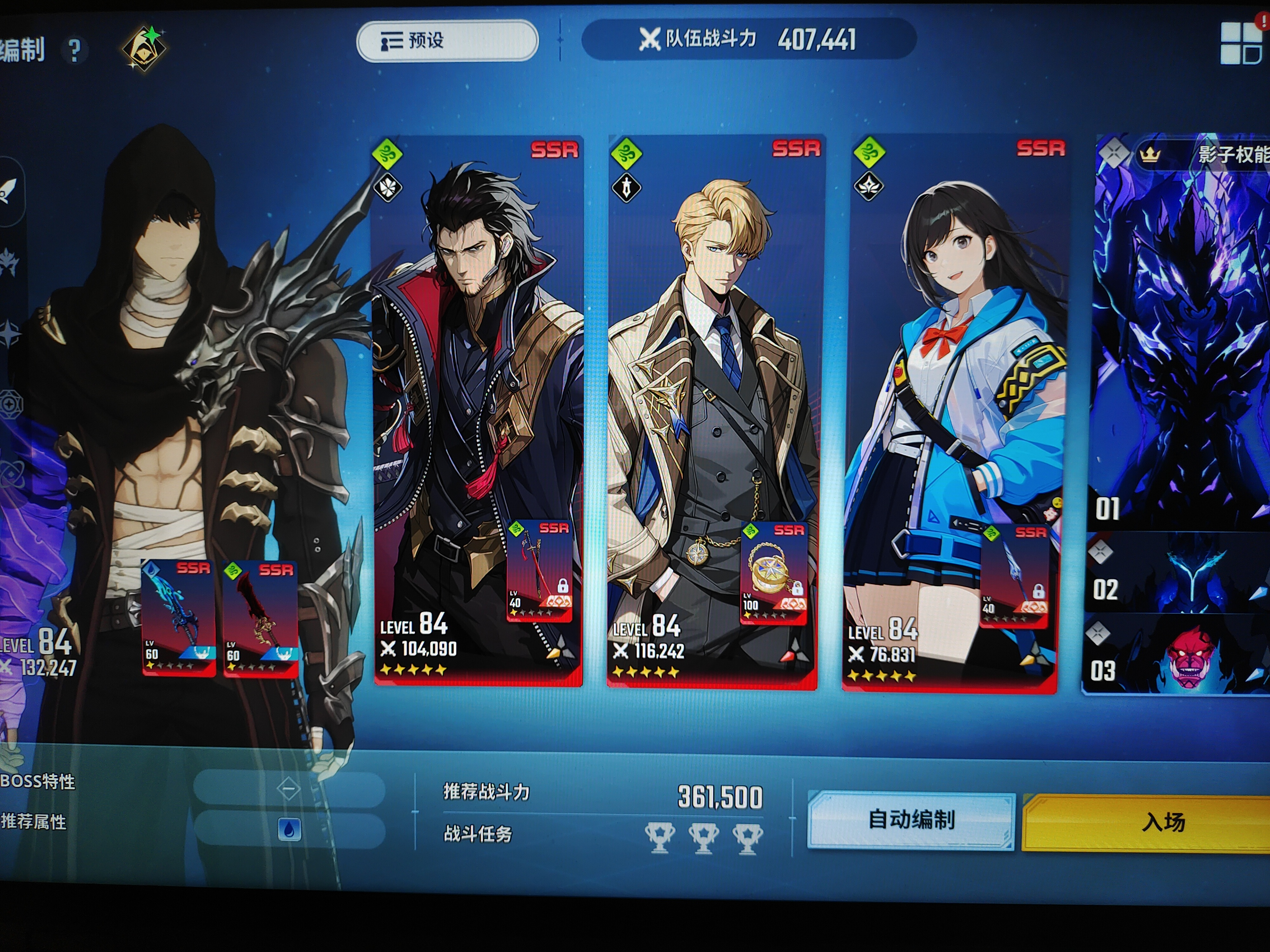Open the dark-haired hunter's level 40 katana weapon
1270x952 pixels.
point(539,571)
